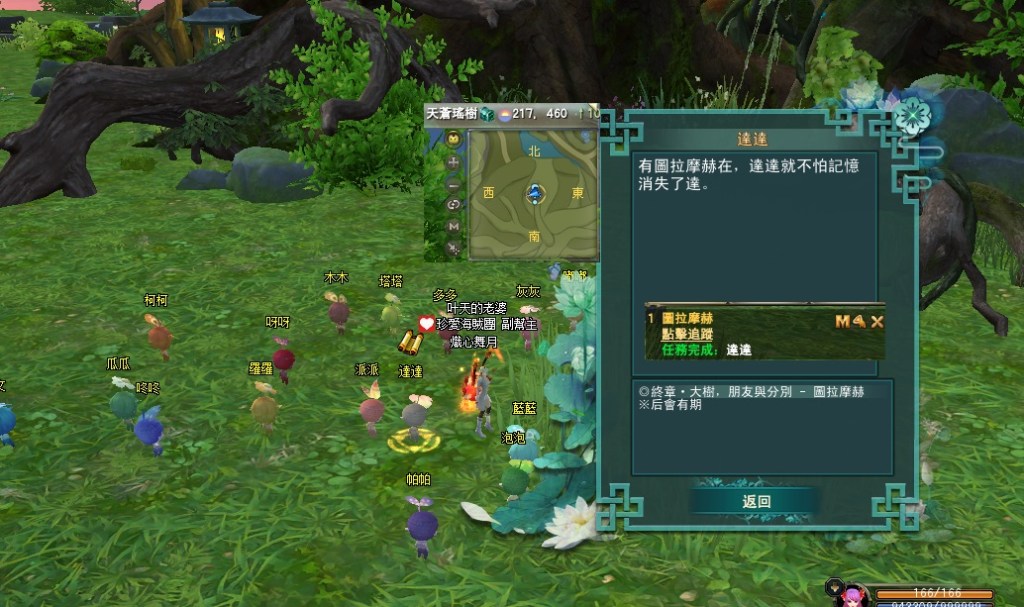Close the quest tracker with its X
This screenshot has height=607, width=1024.
tap(876, 321)
